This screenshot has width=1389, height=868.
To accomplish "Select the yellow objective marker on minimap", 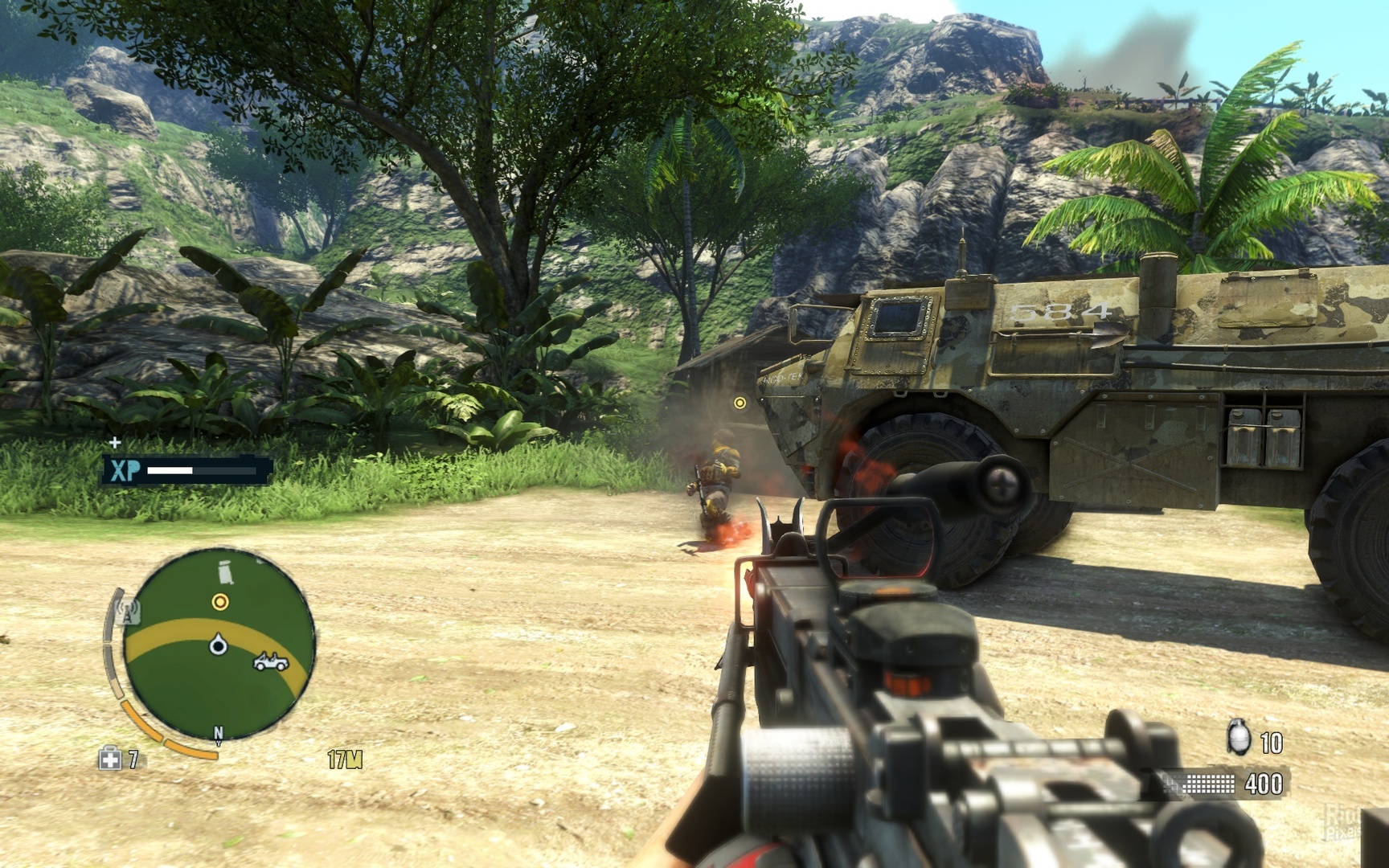I will [219, 601].
